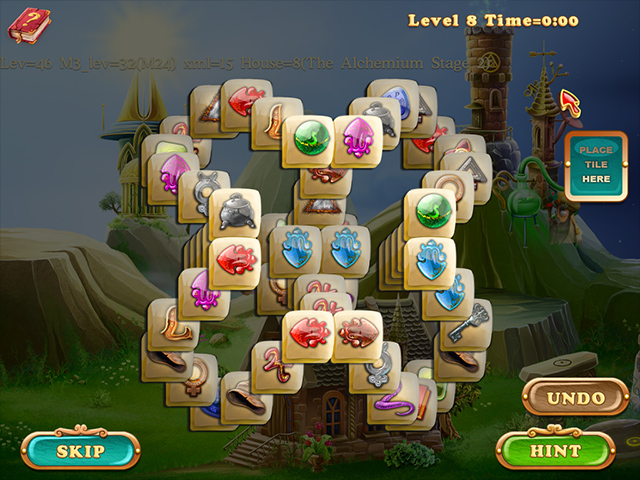Undo the last move
Screen dimensions: 640x480
(x=575, y=397)
